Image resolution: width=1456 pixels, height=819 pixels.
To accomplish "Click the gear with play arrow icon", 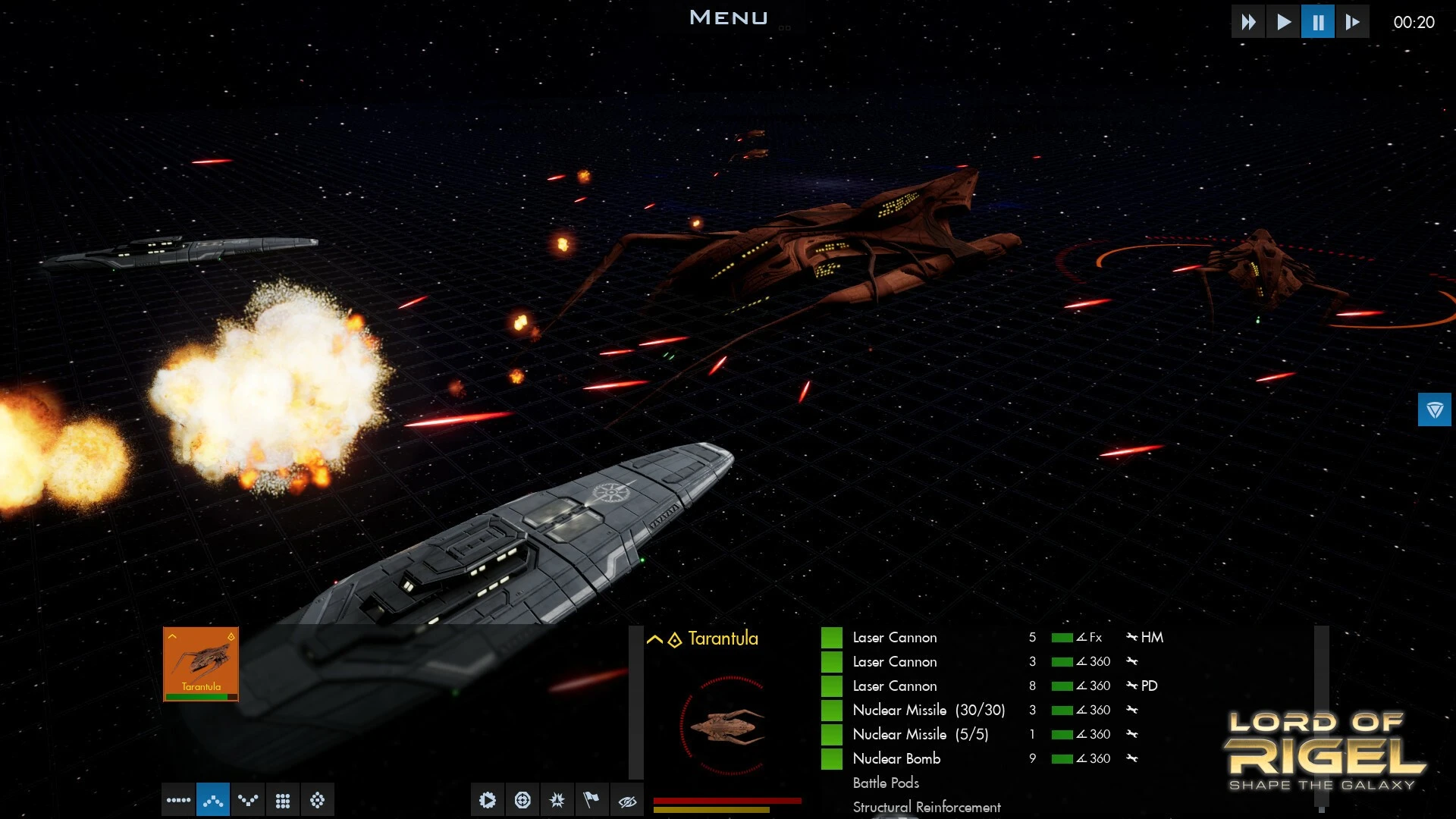I will point(488,800).
